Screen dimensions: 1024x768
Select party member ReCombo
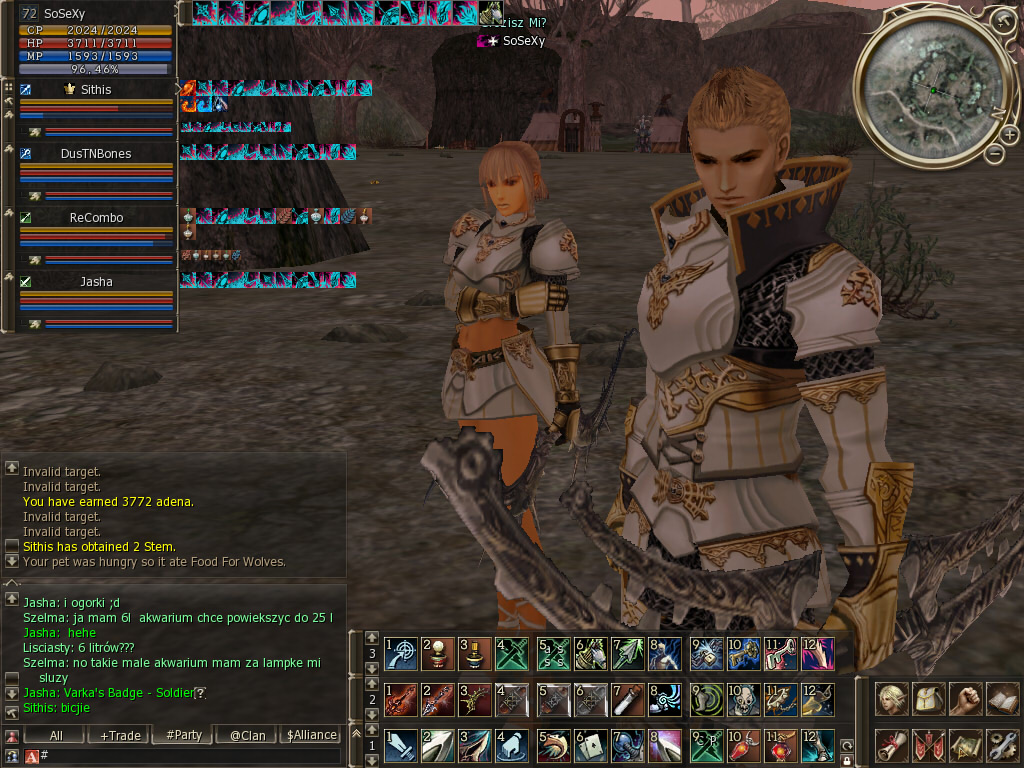point(96,217)
